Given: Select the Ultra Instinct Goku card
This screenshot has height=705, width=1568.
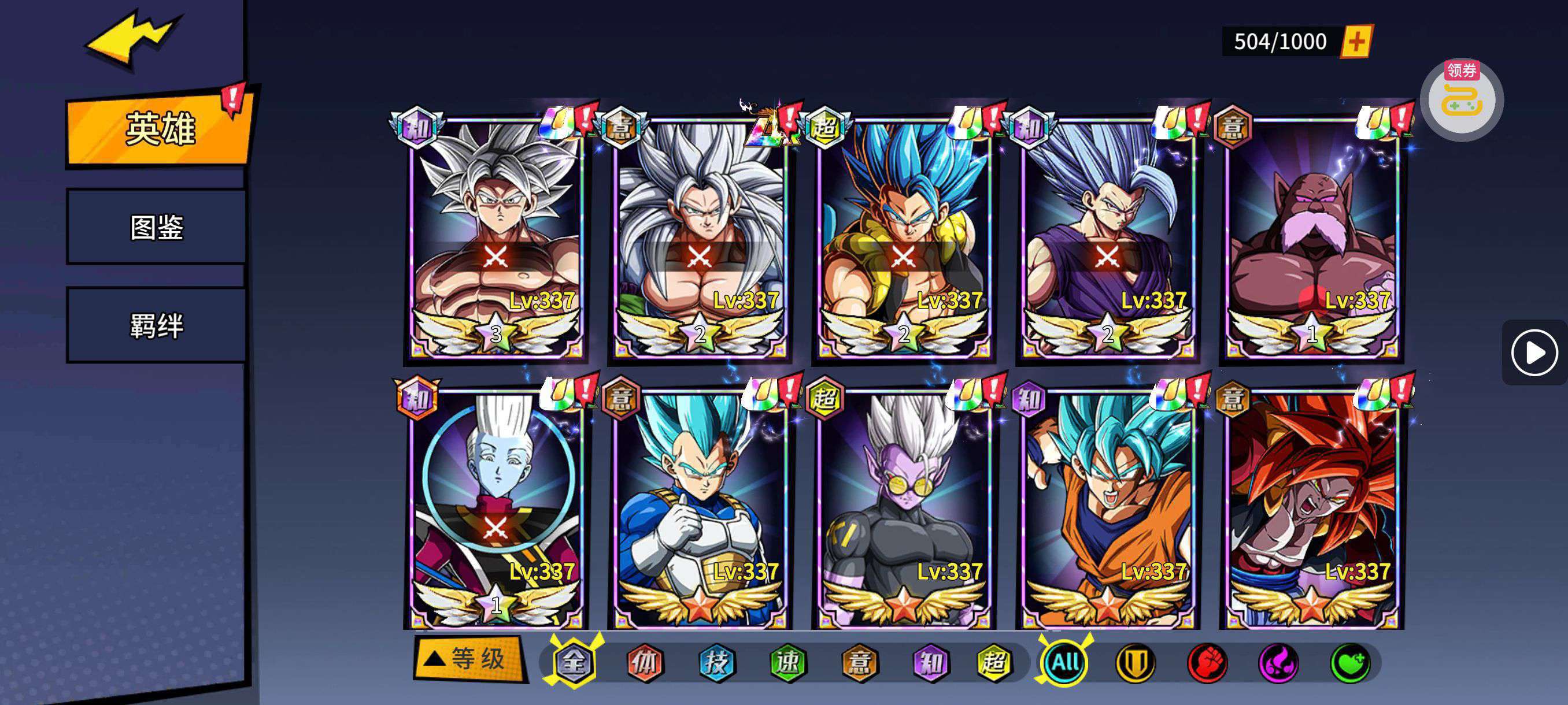Looking at the screenshot, I should tap(496, 238).
